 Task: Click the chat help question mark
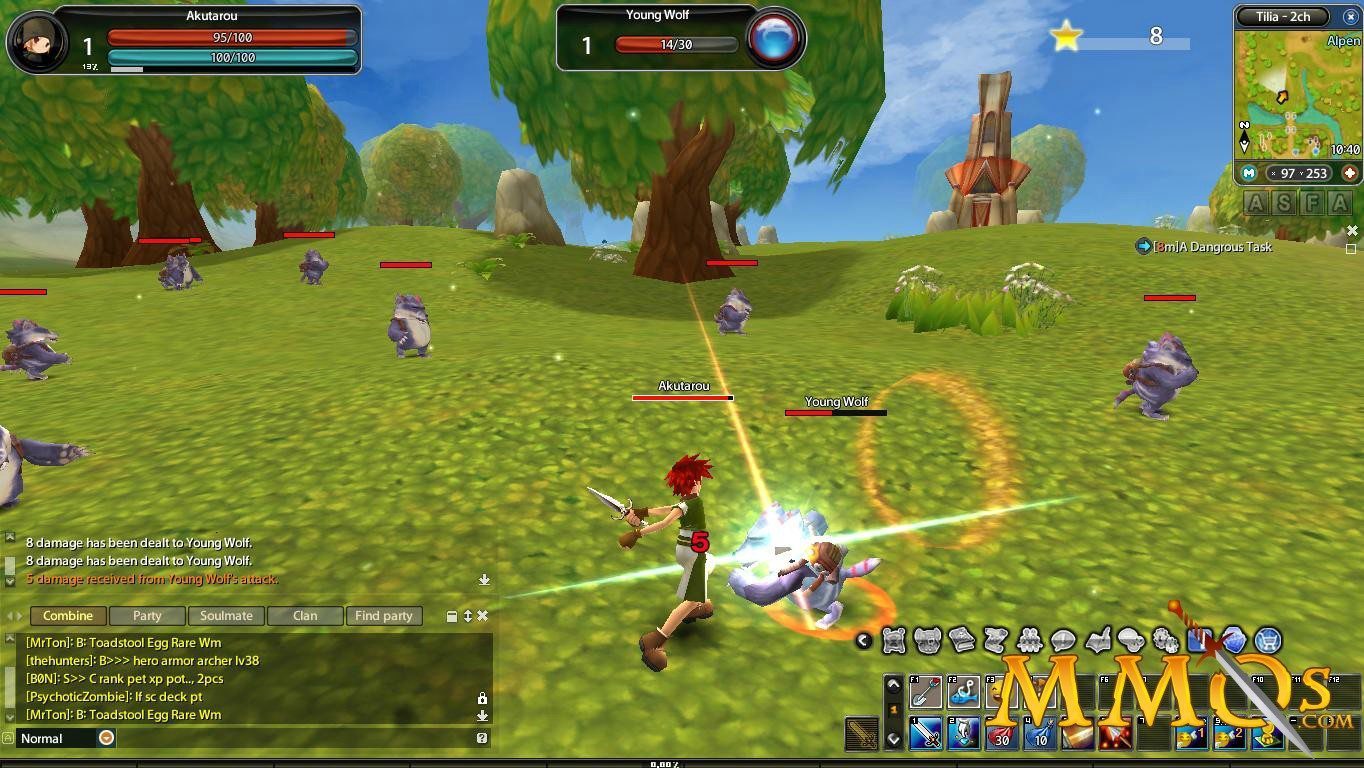click(x=482, y=738)
